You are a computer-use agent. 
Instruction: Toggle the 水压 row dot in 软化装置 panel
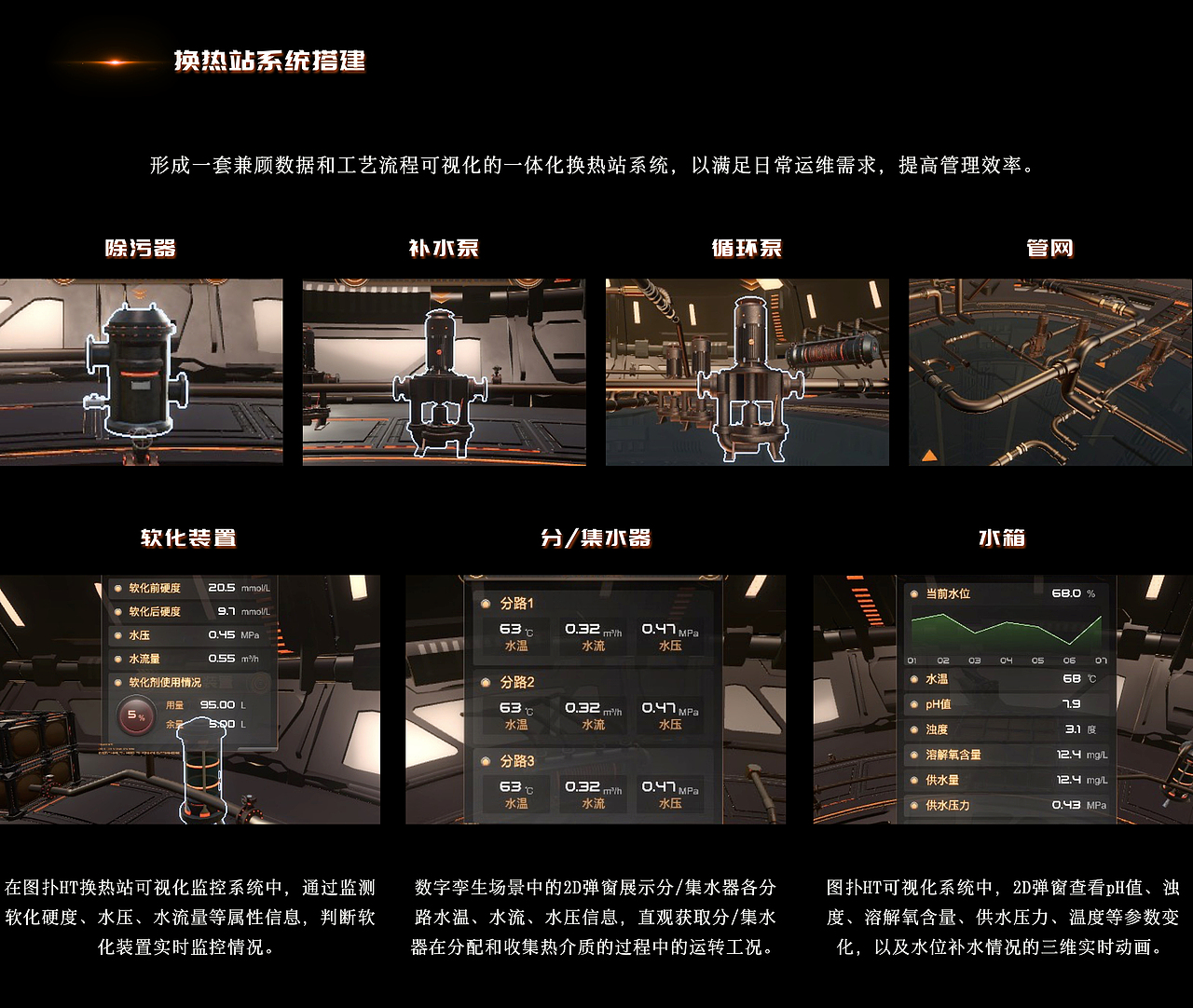point(118,635)
